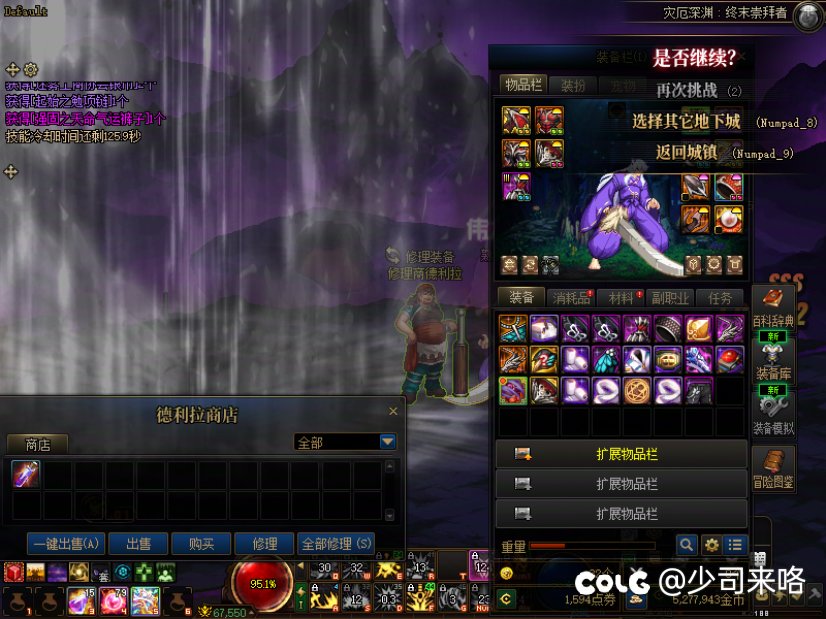This screenshot has width=826, height=619.
Task: Close the 德利拉商店 shop window
Action: tap(393, 411)
